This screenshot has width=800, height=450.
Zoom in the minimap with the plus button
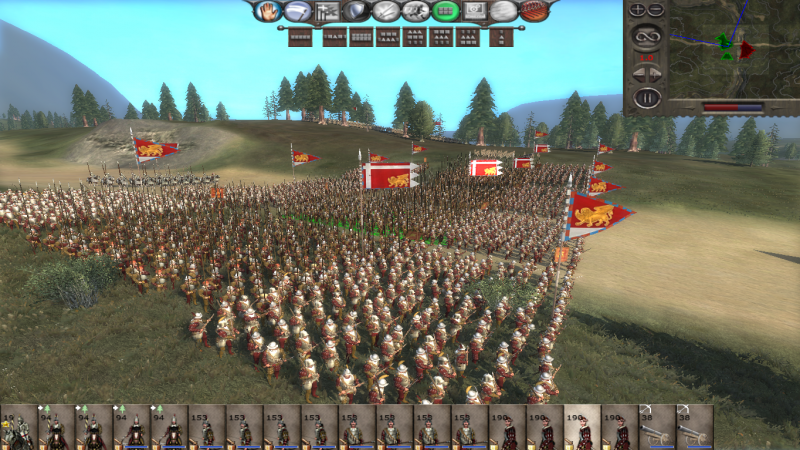[x=638, y=10]
